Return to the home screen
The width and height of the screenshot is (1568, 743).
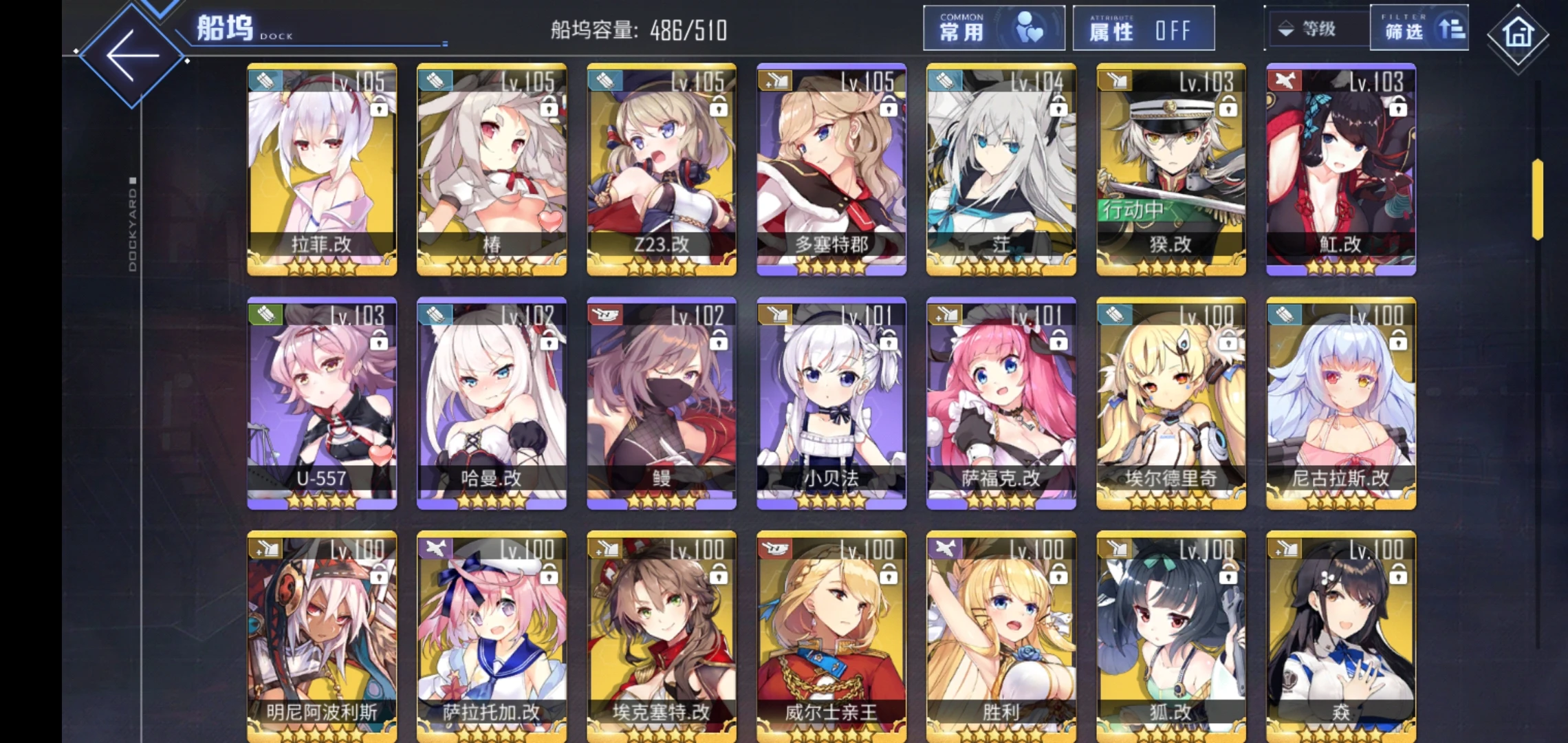[1518, 34]
